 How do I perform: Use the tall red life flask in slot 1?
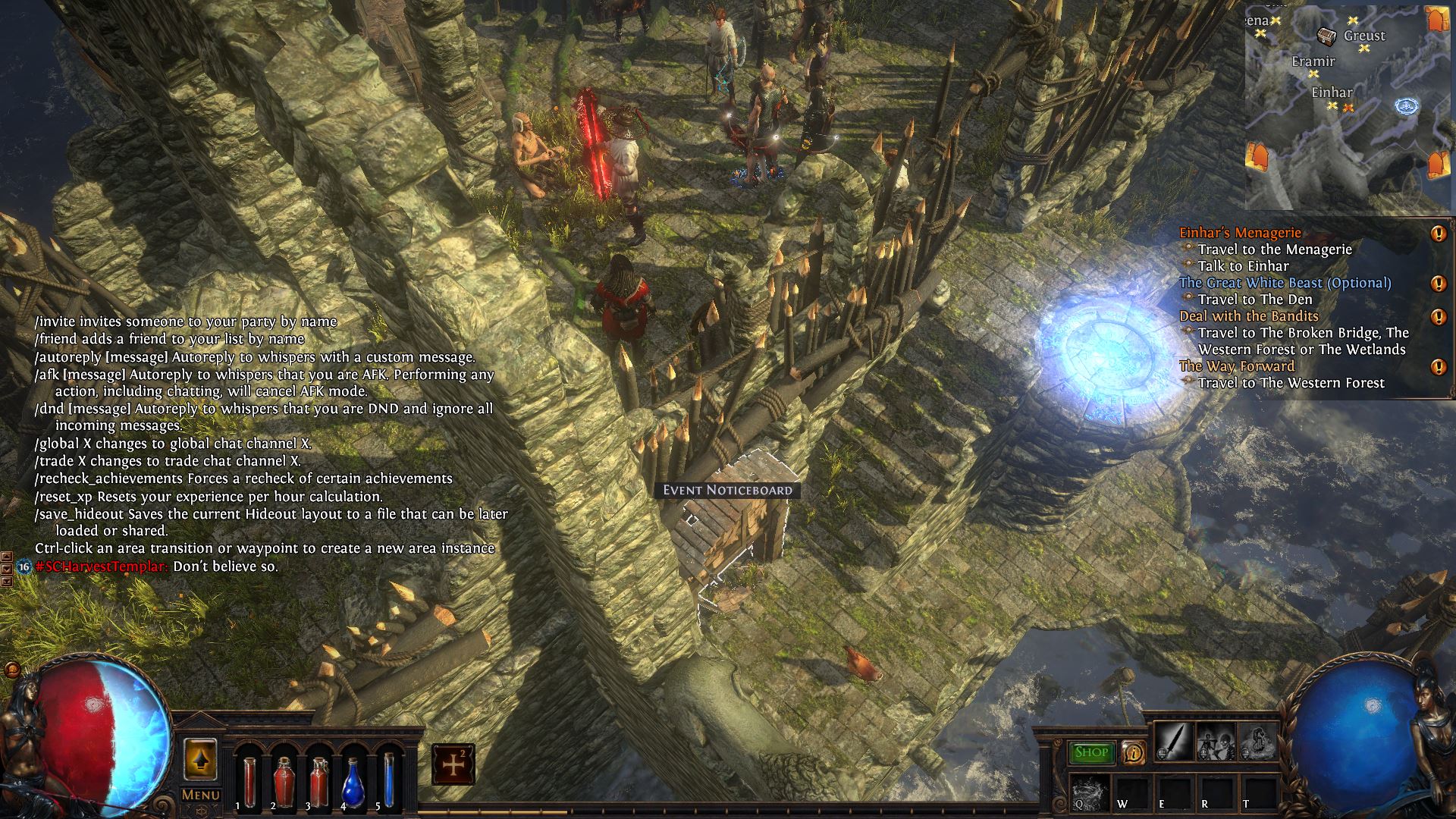(249, 781)
